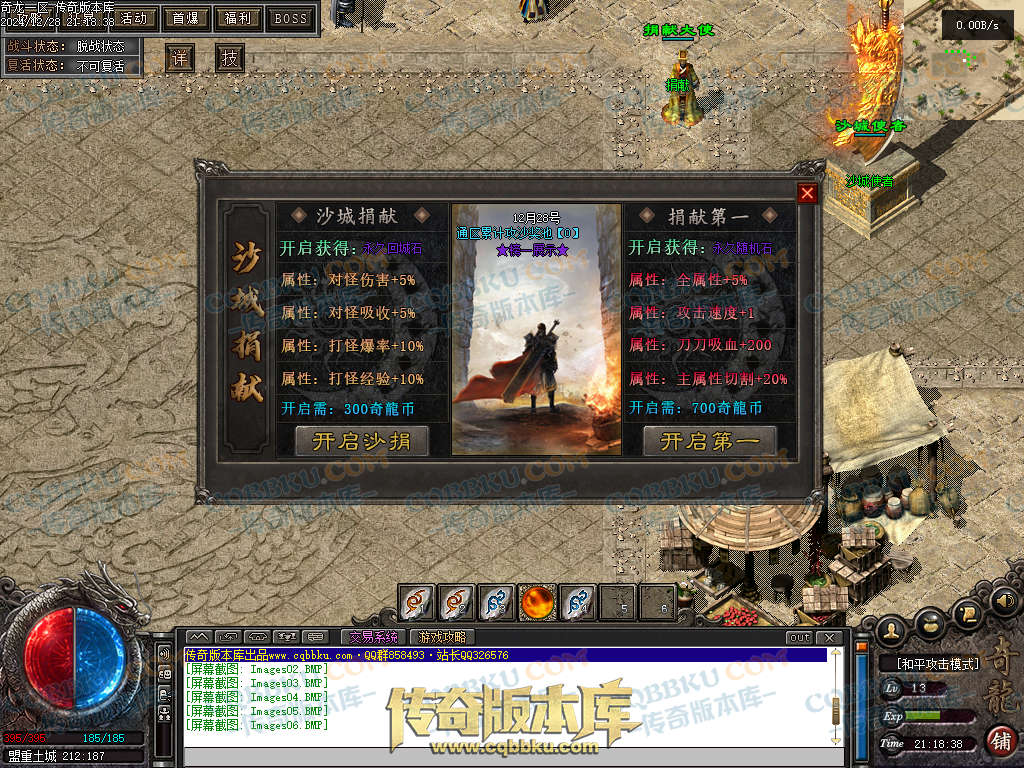Open the 福利 welfare menu
The height and width of the screenshot is (768, 1024).
tap(238, 18)
